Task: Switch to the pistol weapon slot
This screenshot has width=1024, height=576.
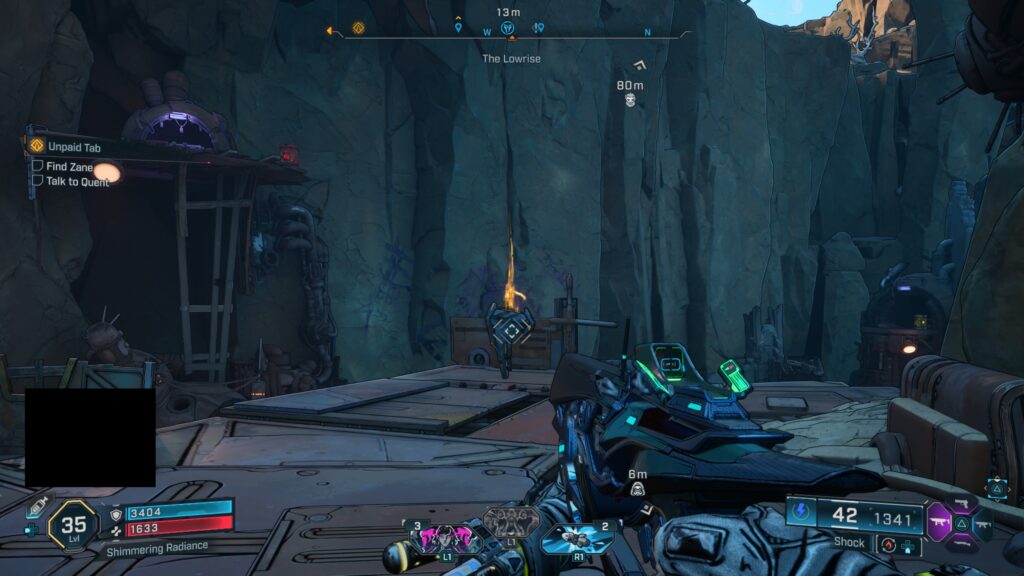Action: [962, 501]
